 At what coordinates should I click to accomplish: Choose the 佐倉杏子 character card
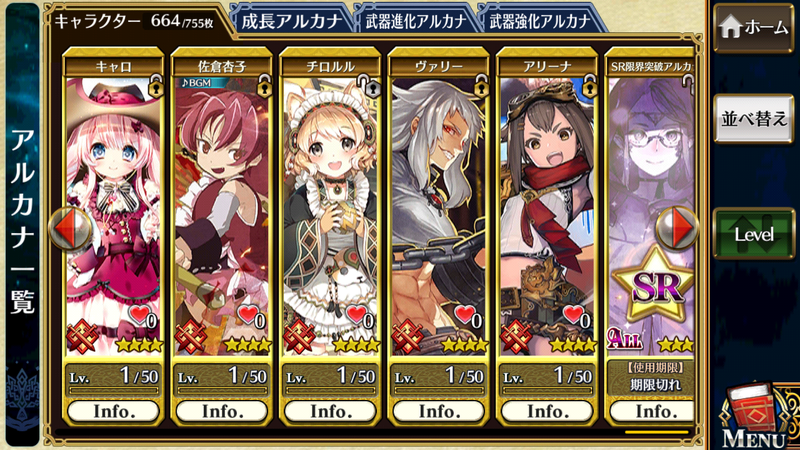click(x=222, y=210)
